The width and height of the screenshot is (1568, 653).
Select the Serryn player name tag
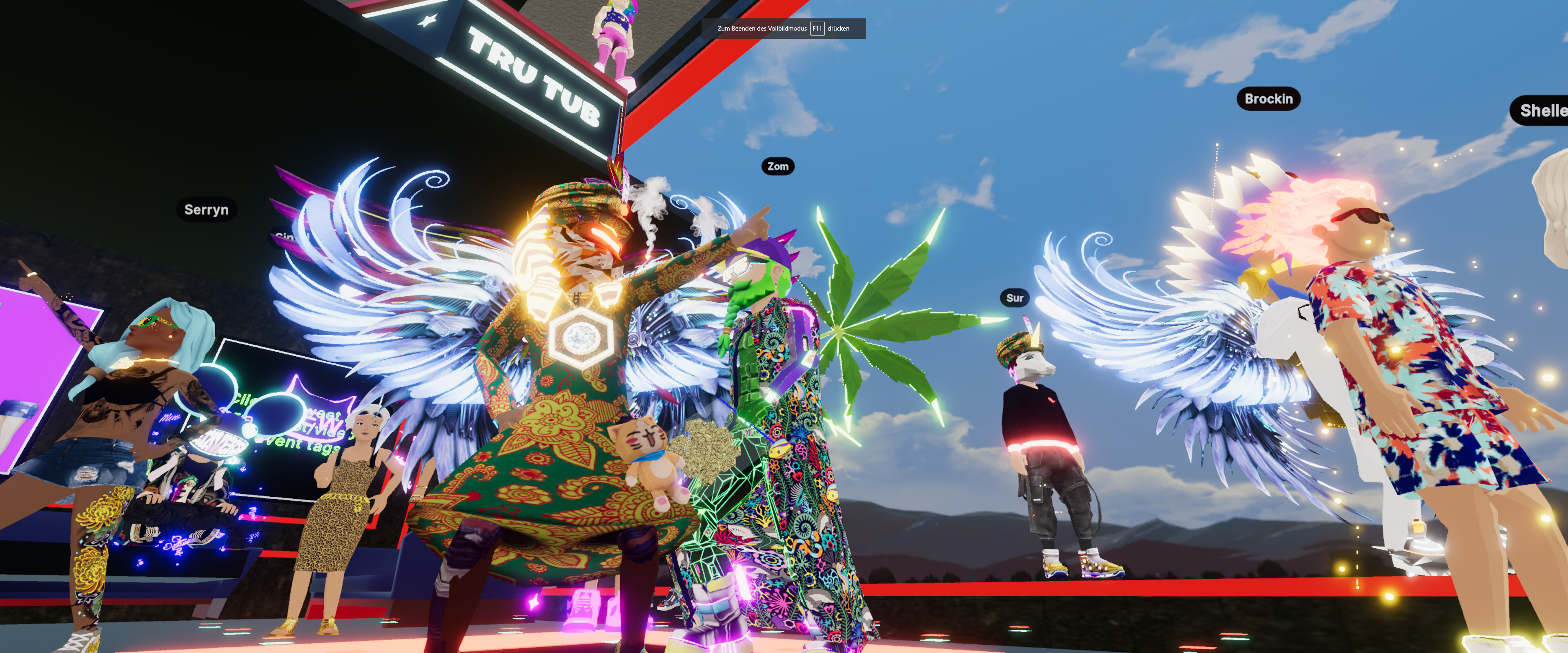pyautogui.click(x=206, y=210)
